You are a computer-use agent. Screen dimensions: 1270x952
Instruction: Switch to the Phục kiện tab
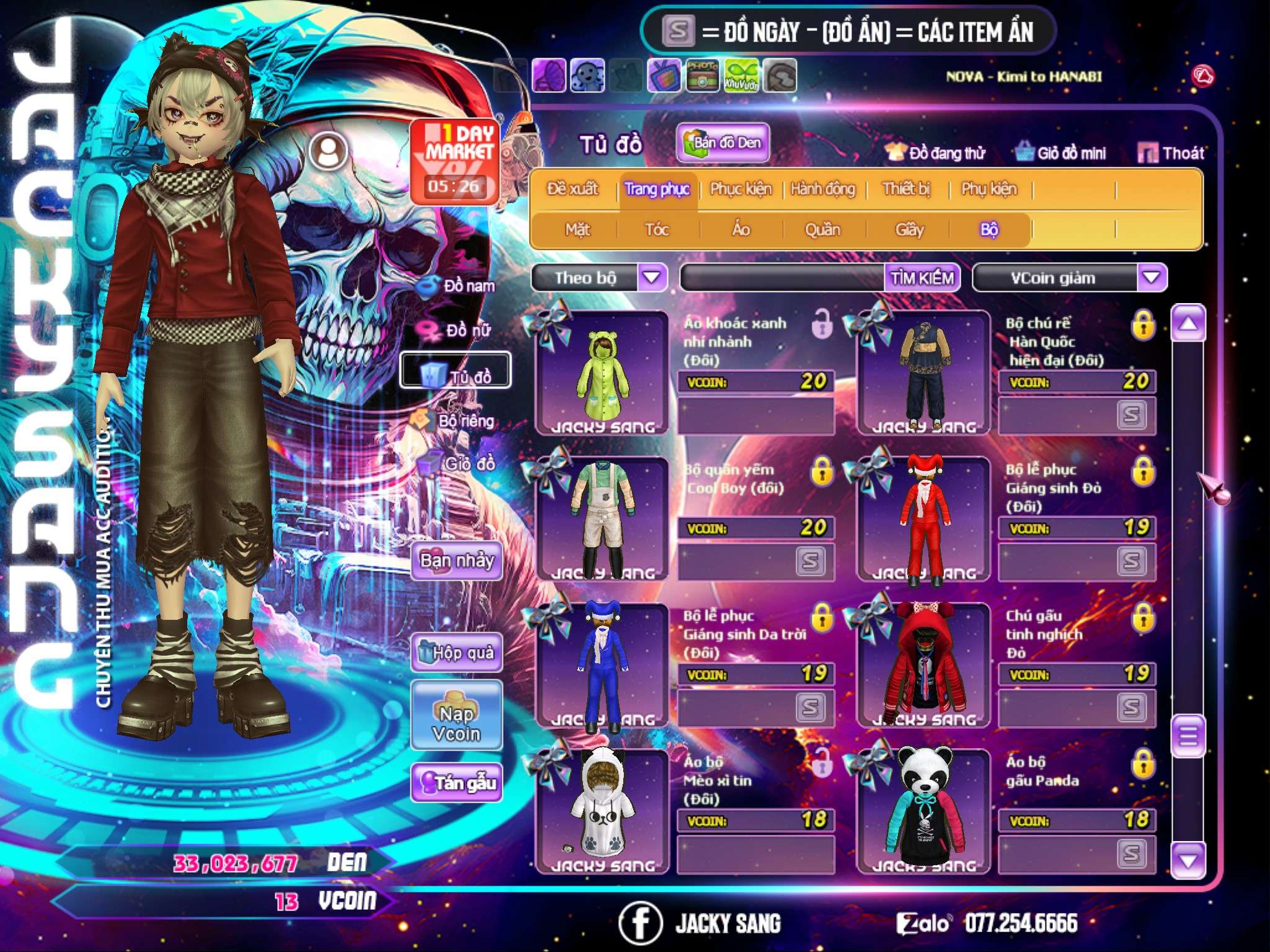[x=741, y=188]
